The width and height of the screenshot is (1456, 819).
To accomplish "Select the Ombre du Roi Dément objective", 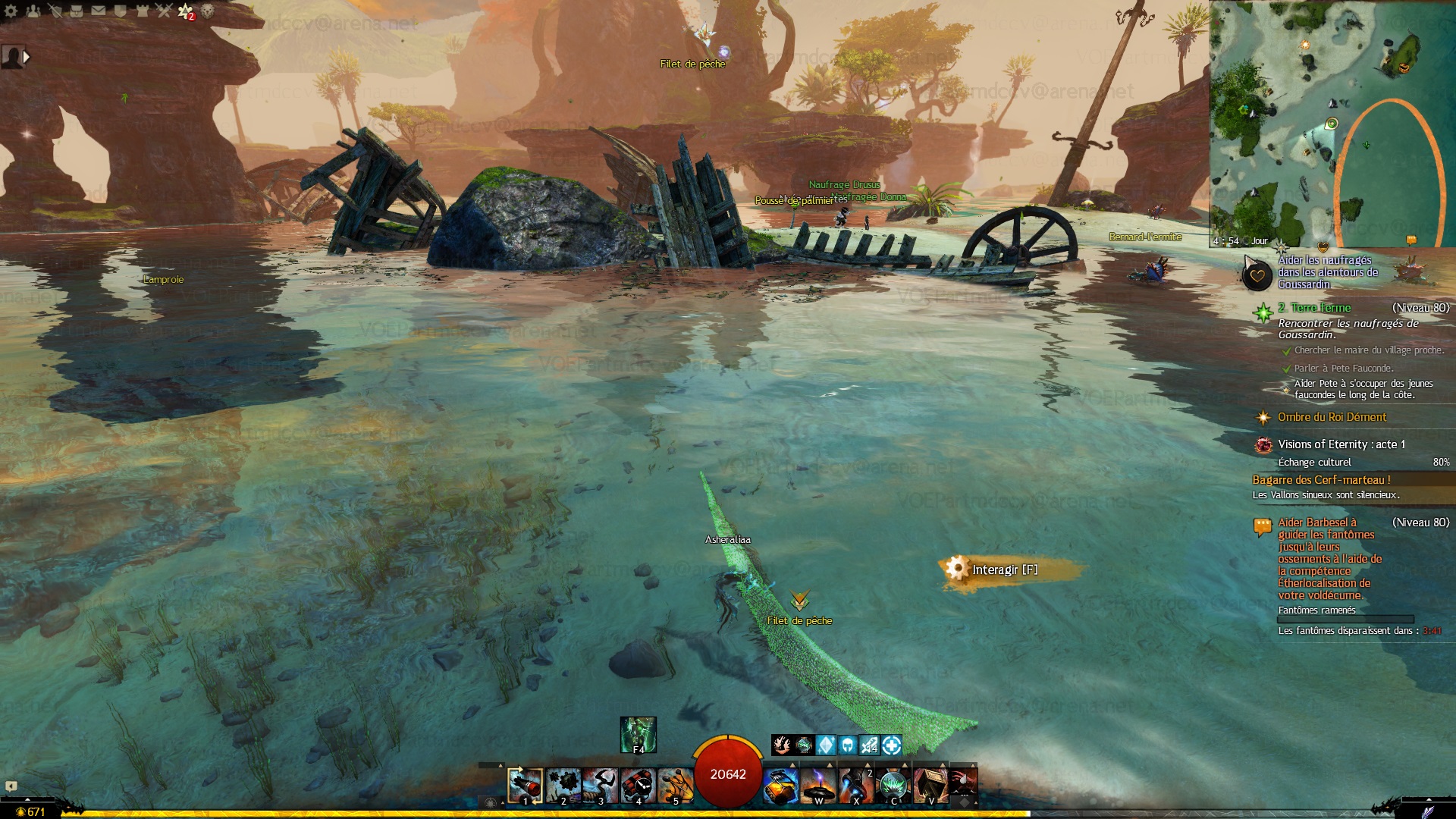I will pyautogui.click(x=1331, y=417).
